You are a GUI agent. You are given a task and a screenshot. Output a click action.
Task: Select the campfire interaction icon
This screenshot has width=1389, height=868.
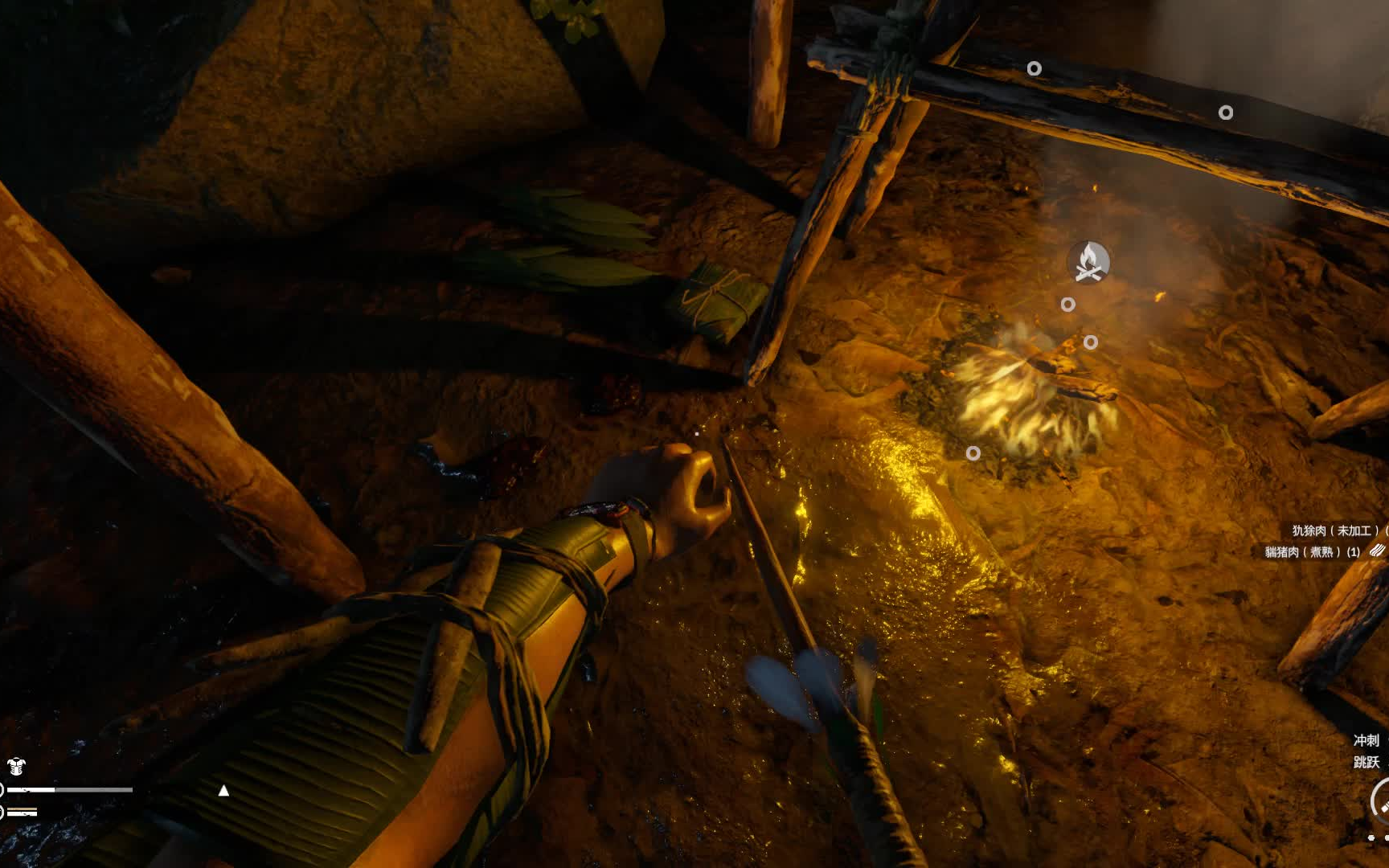pos(1088,262)
